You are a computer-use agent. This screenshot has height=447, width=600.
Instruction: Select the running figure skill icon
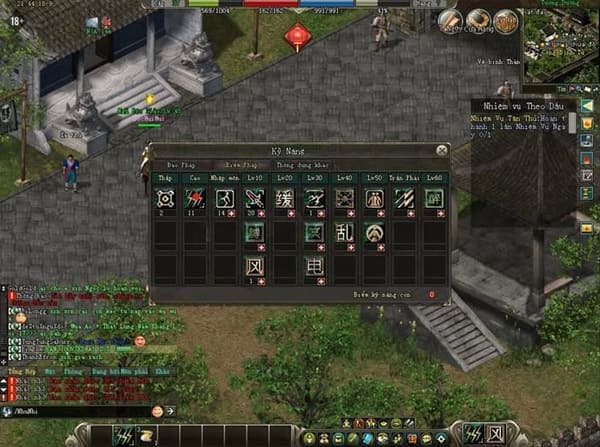tap(224, 199)
